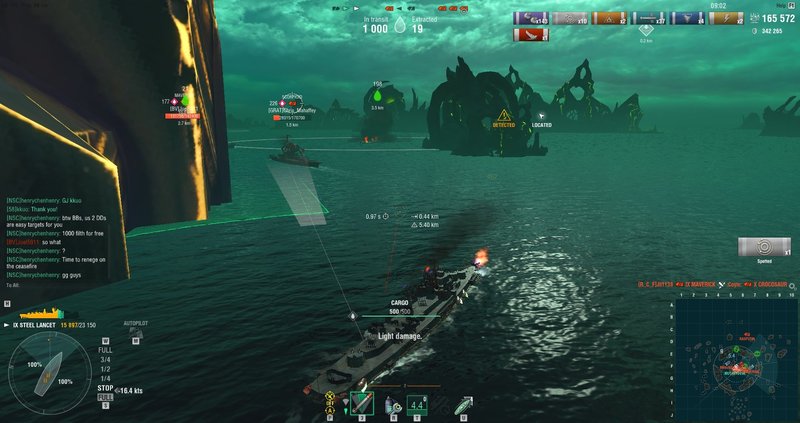The height and width of the screenshot is (423, 800).
Task: Choose 1/2 engine speed
Action: [105, 368]
